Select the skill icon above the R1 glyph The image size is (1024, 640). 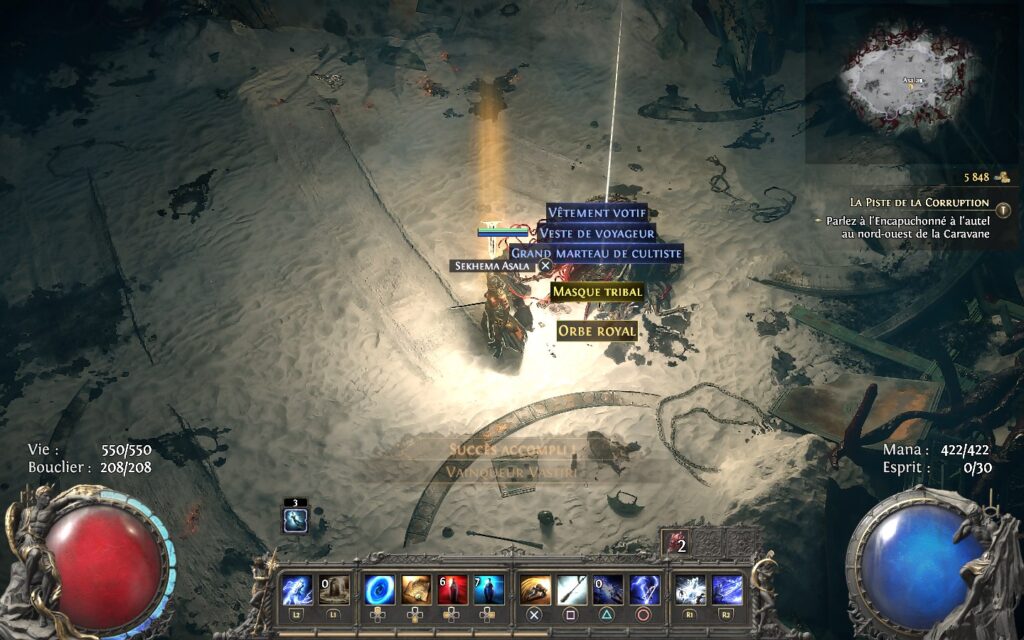(690, 590)
